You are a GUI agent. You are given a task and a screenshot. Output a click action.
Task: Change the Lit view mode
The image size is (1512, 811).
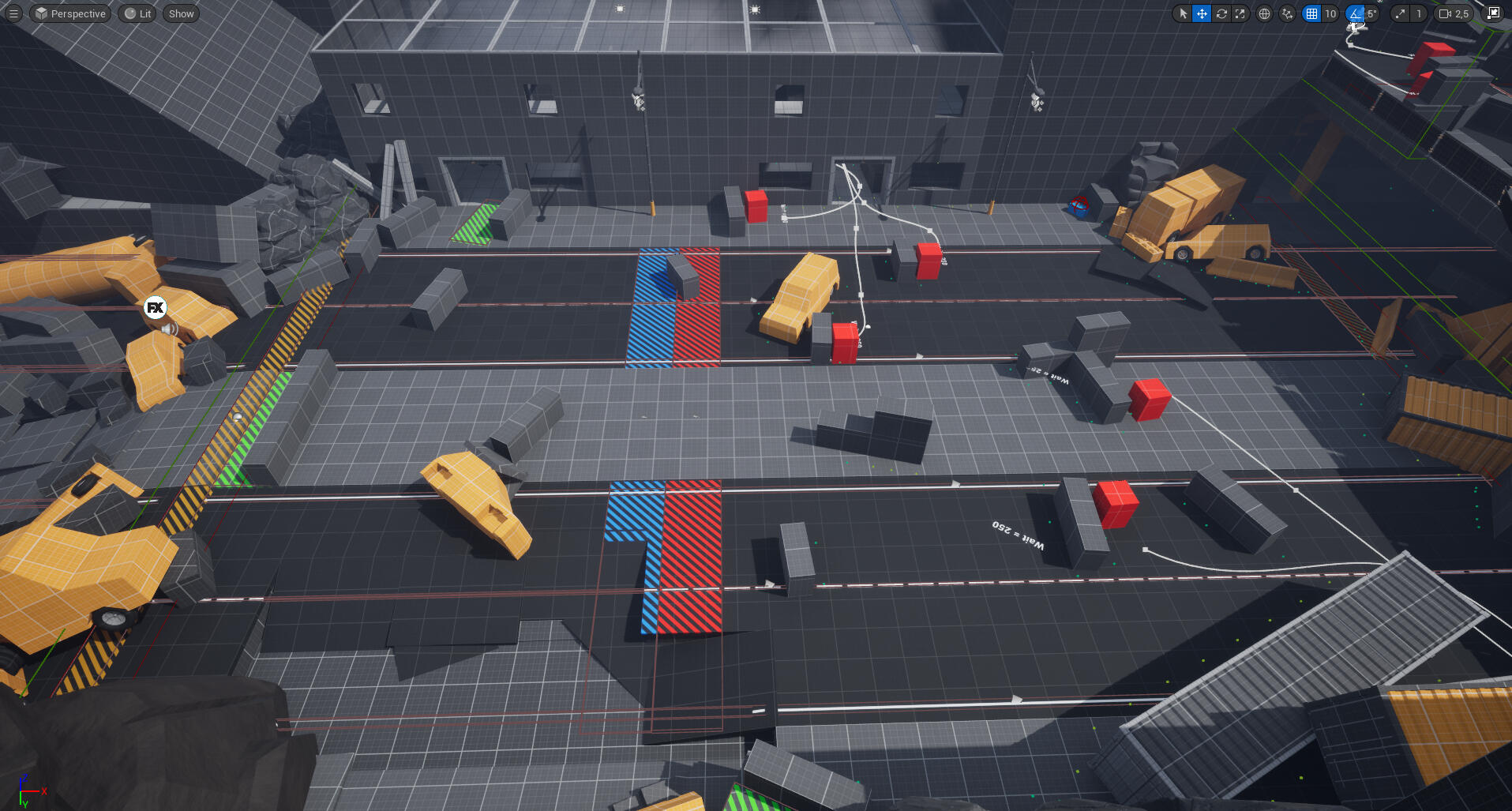[137, 13]
